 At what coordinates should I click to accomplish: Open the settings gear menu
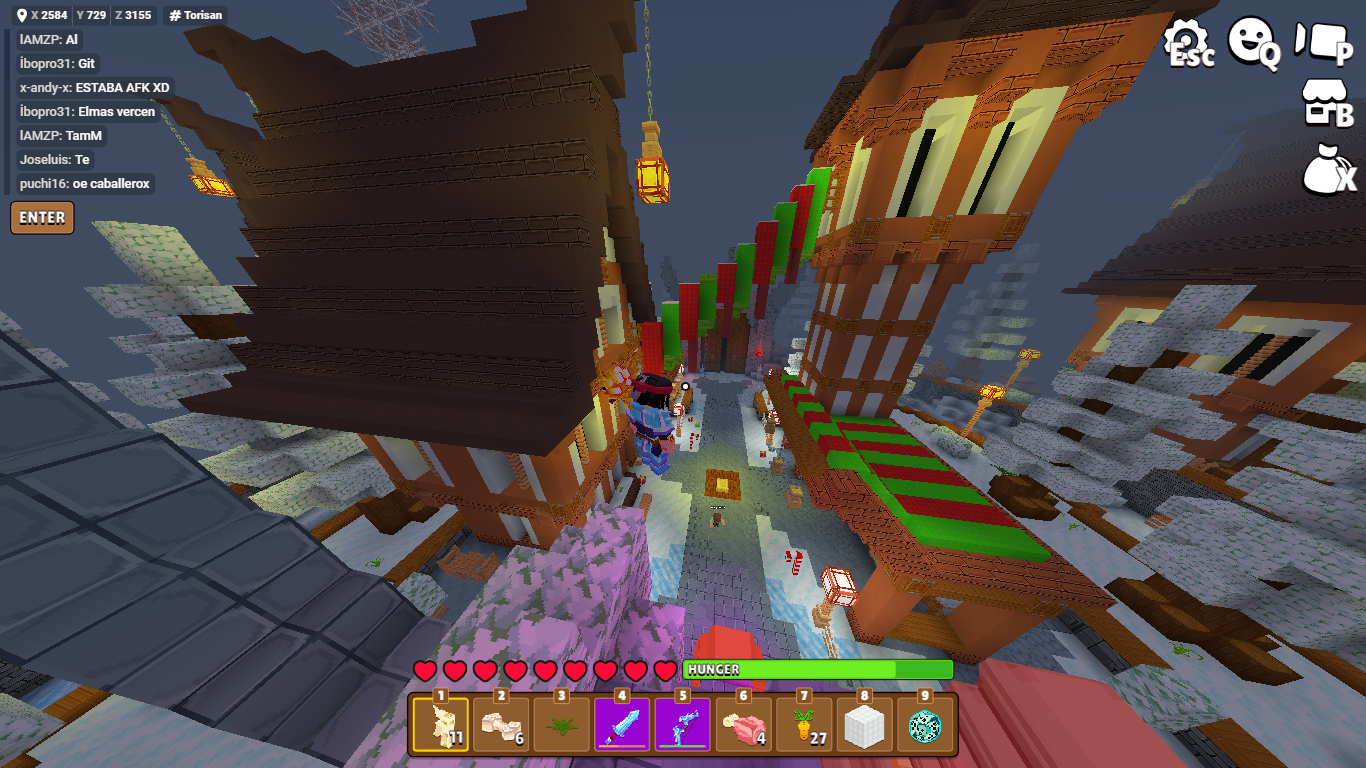pyautogui.click(x=1189, y=44)
